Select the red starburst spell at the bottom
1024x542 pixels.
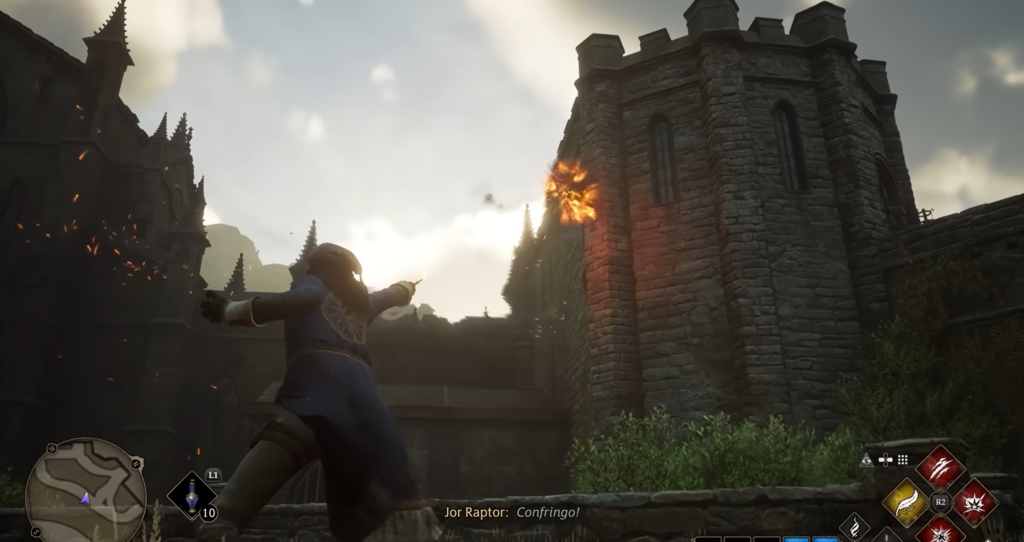pos(940,531)
